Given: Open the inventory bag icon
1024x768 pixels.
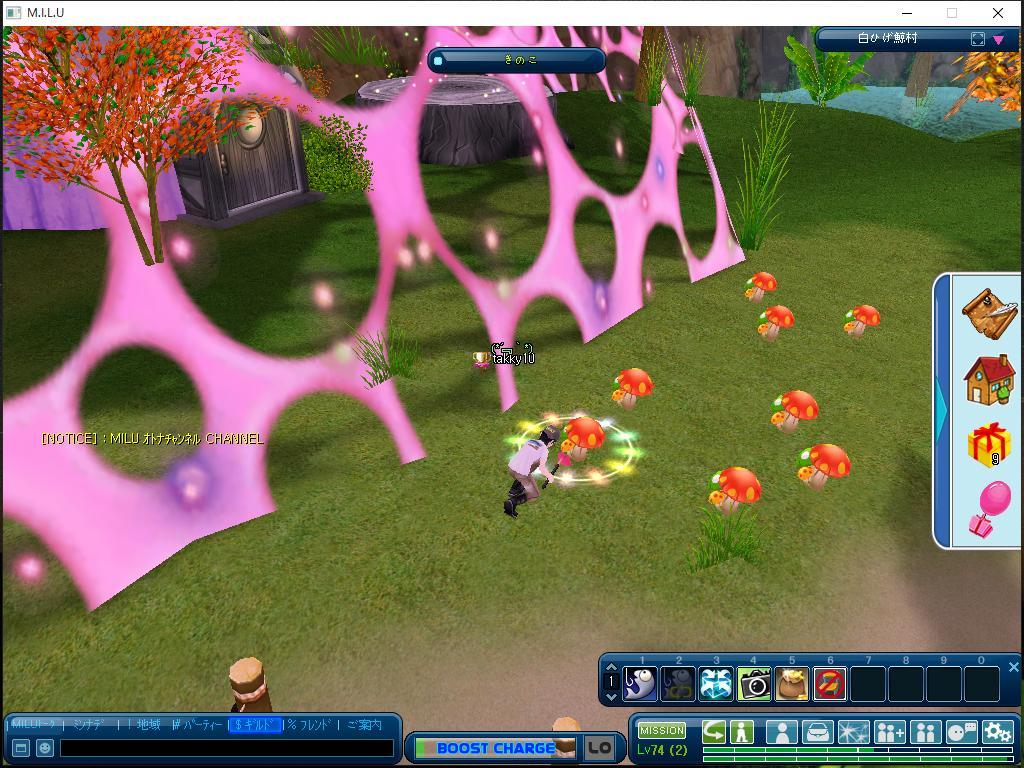Looking at the screenshot, I should click(818, 732).
